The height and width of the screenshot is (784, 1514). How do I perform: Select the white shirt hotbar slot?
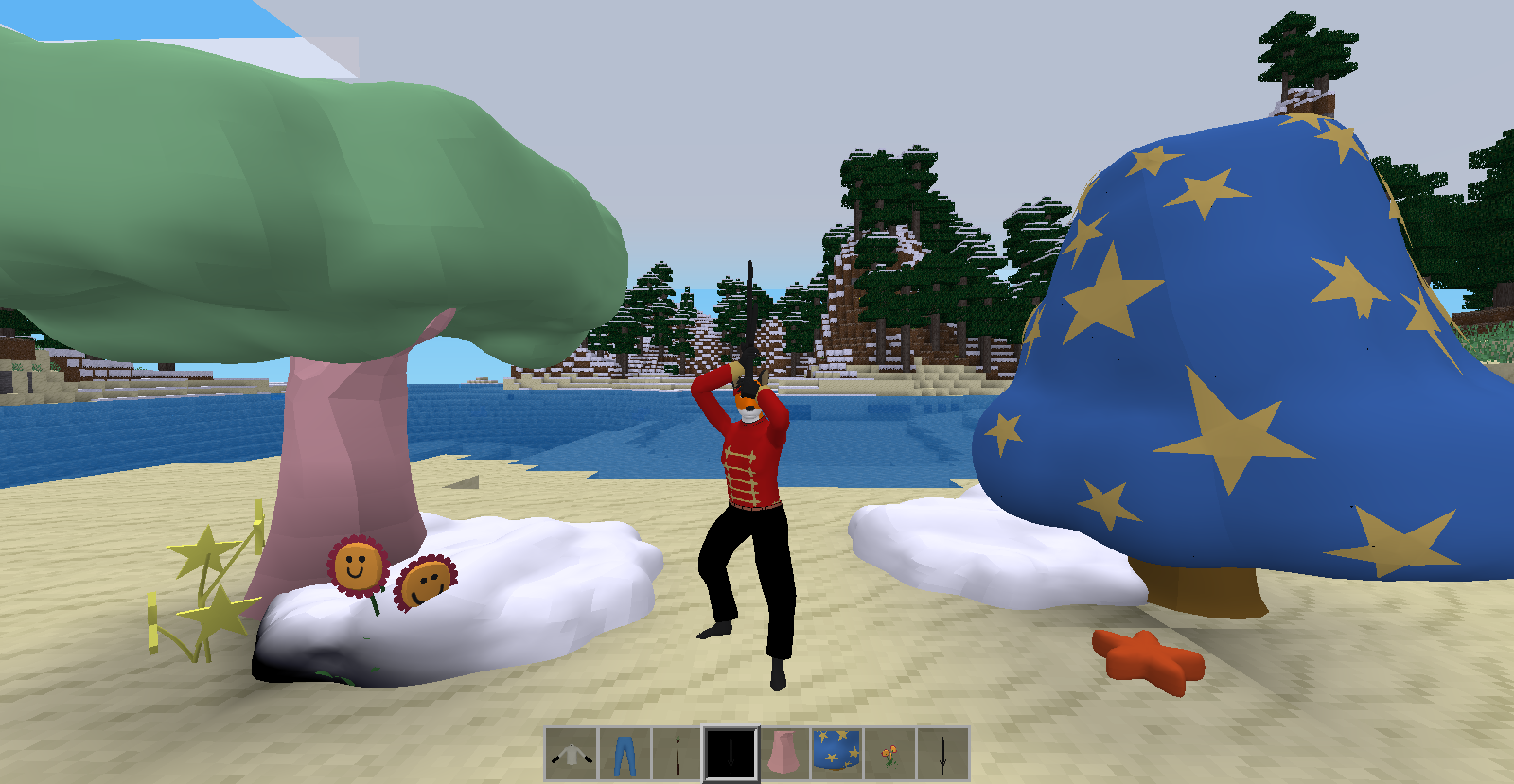(x=572, y=754)
